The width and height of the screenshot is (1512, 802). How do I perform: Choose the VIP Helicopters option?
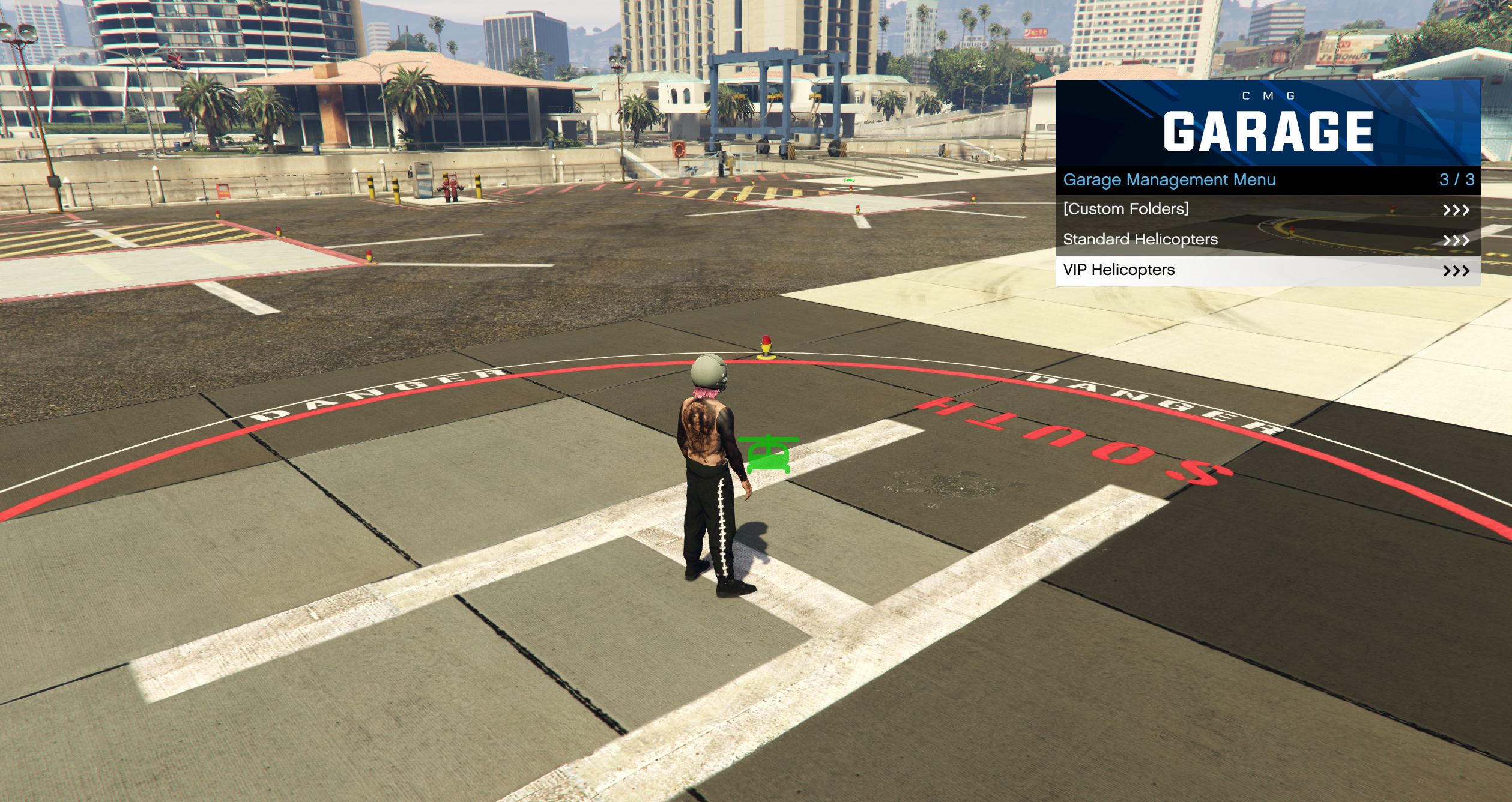tap(1267, 270)
